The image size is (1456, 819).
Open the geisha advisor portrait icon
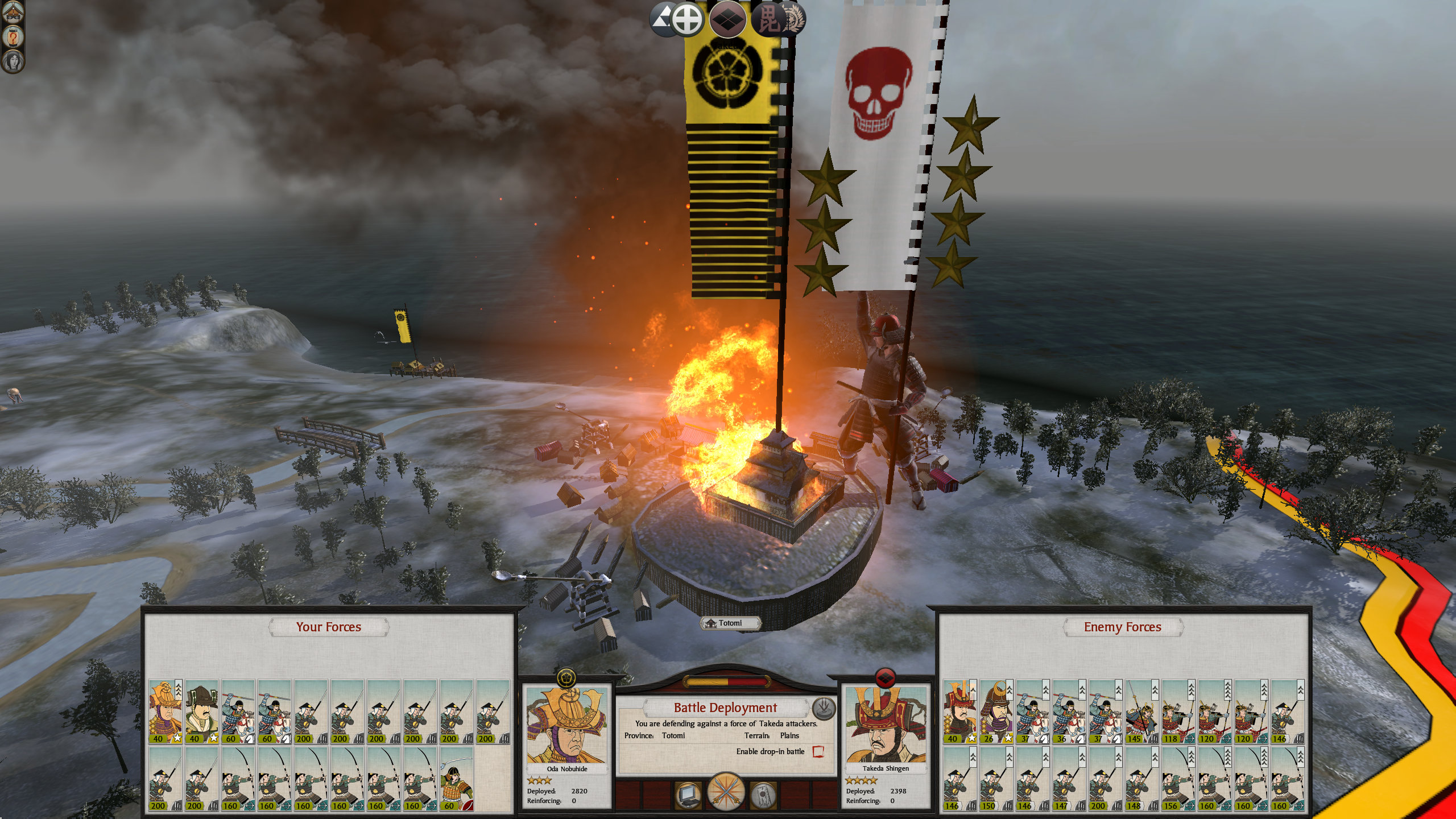click(13, 60)
